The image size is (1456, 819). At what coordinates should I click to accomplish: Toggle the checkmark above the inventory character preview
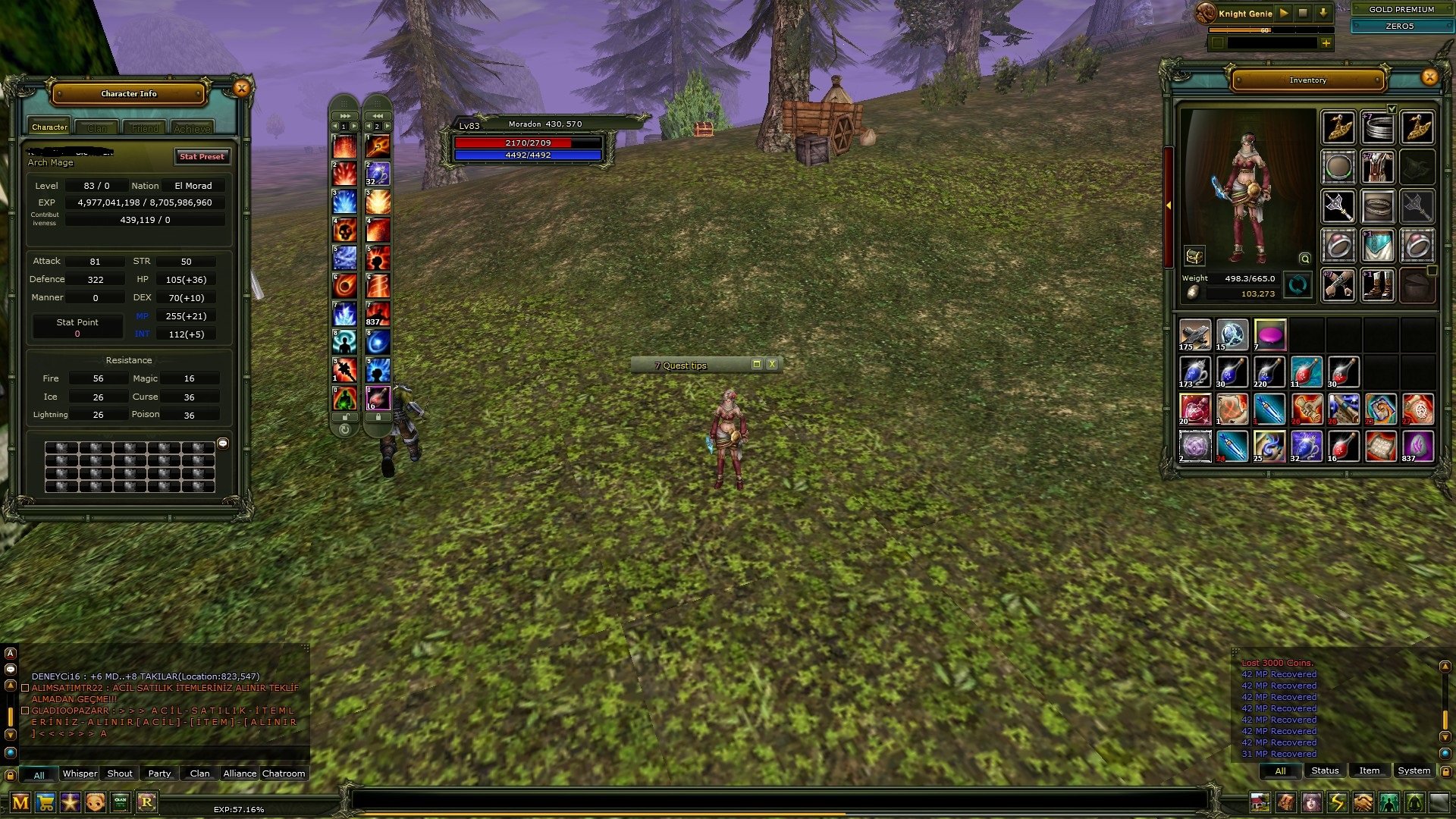[x=1391, y=108]
